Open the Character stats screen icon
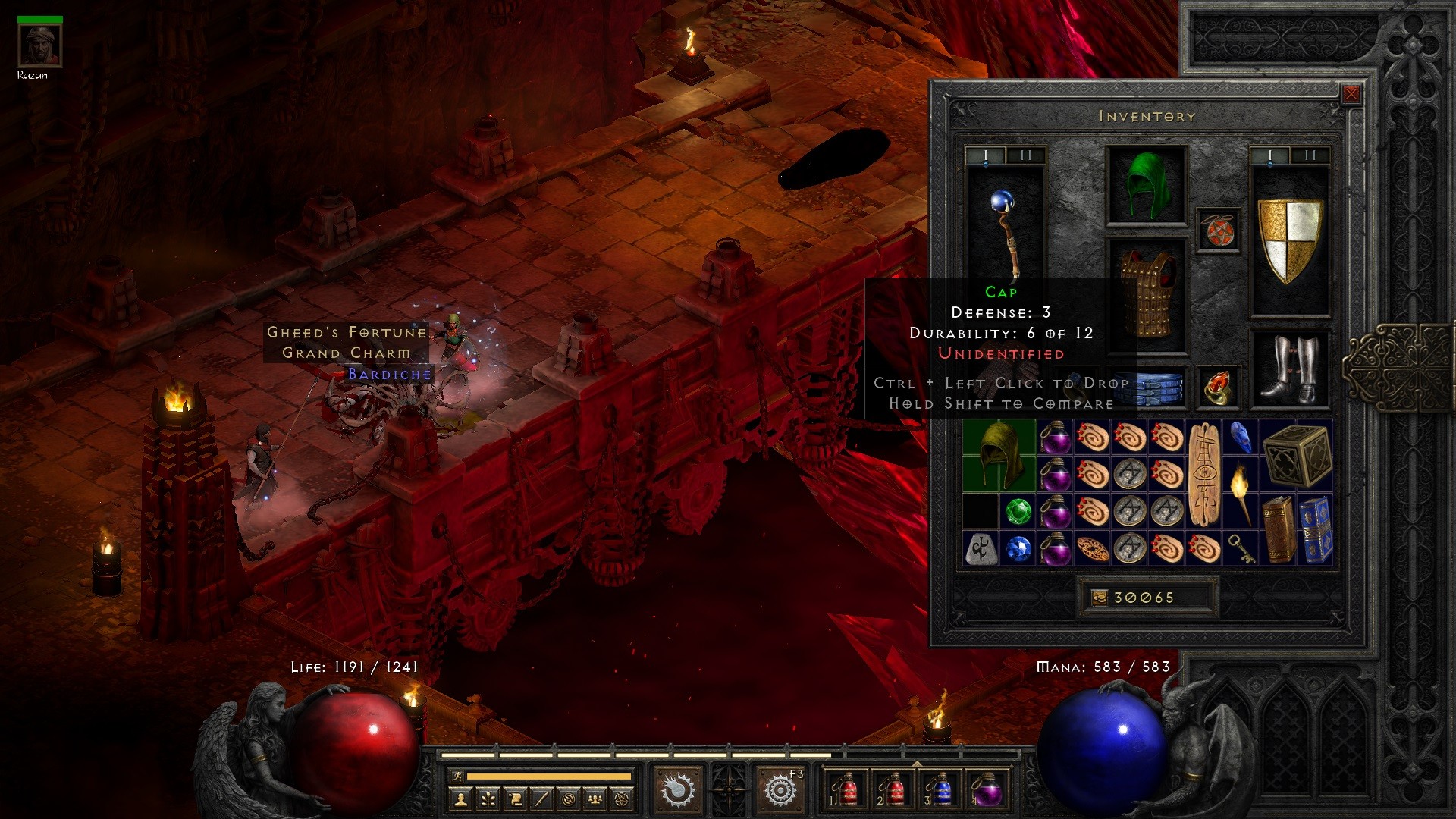This screenshot has height=819, width=1456. (x=461, y=798)
